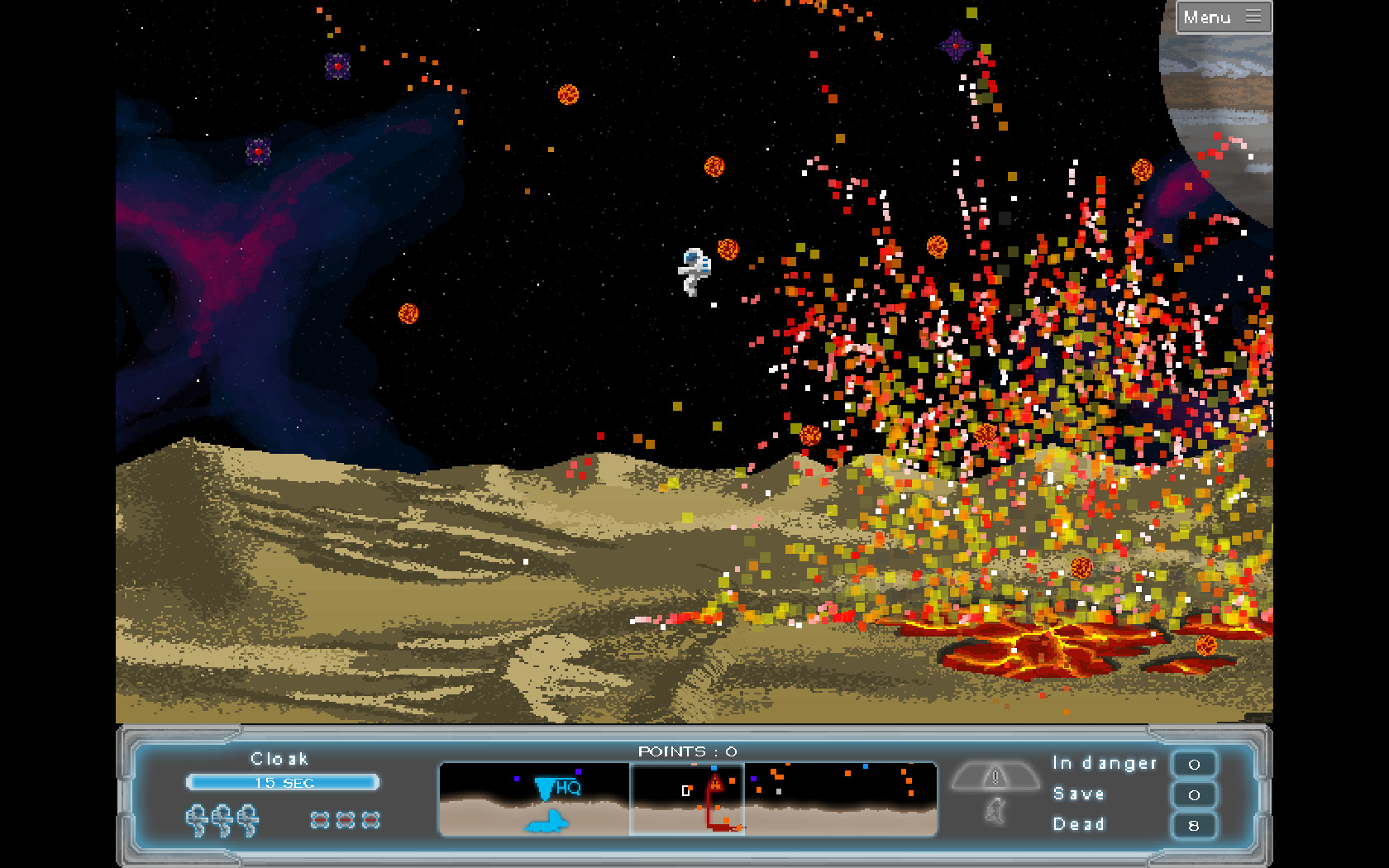The width and height of the screenshot is (1389, 868).
Task: Open the Menu button
Action: point(1223,17)
